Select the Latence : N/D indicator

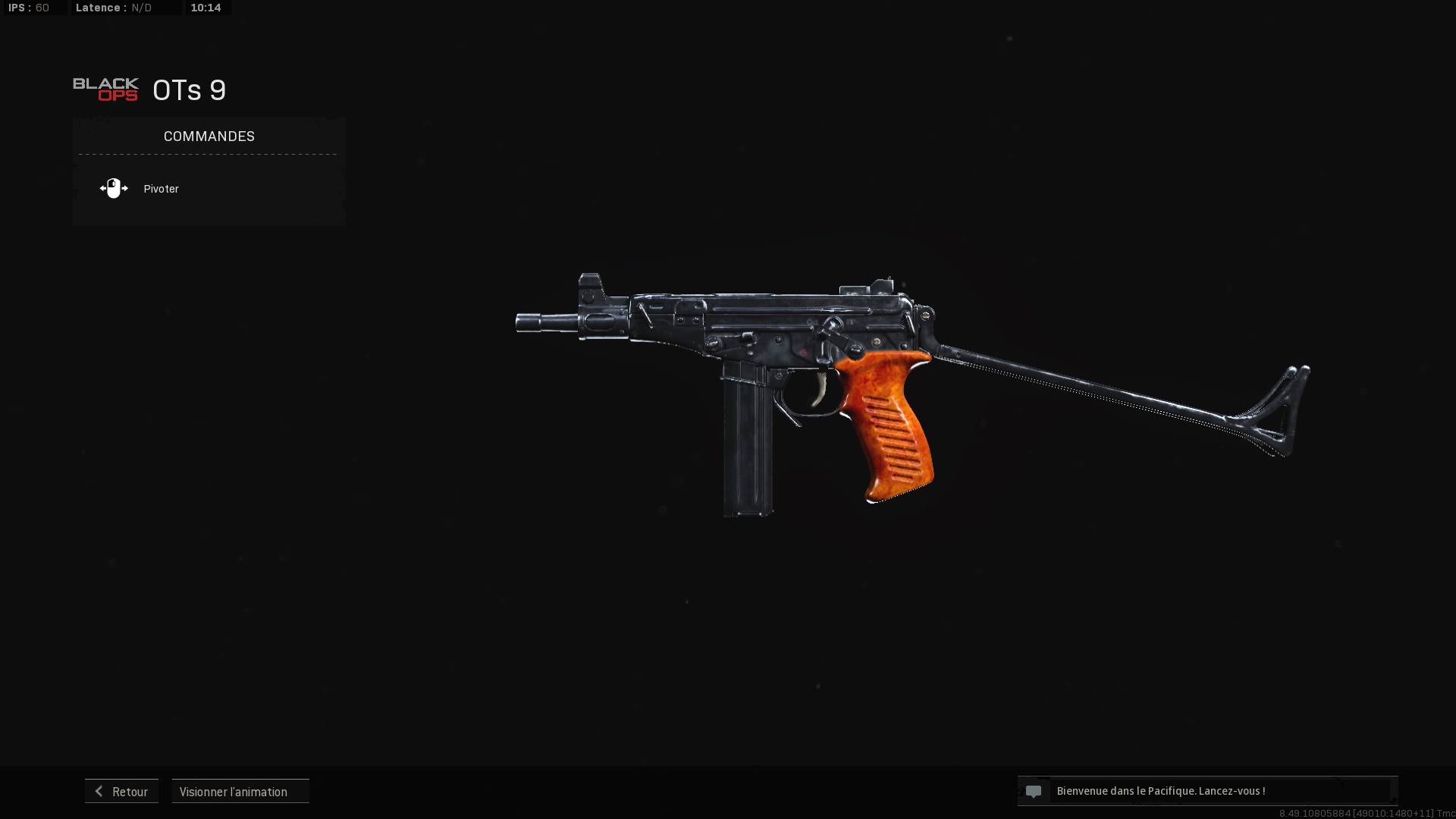[112, 8]
